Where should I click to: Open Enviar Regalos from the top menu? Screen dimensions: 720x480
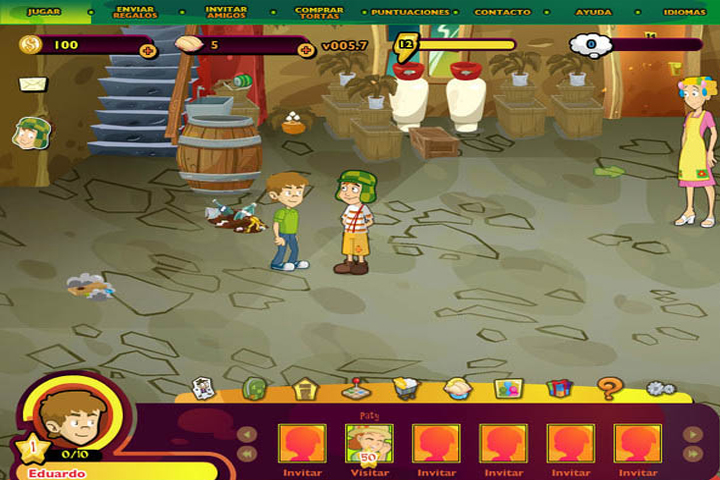point(135,12)
